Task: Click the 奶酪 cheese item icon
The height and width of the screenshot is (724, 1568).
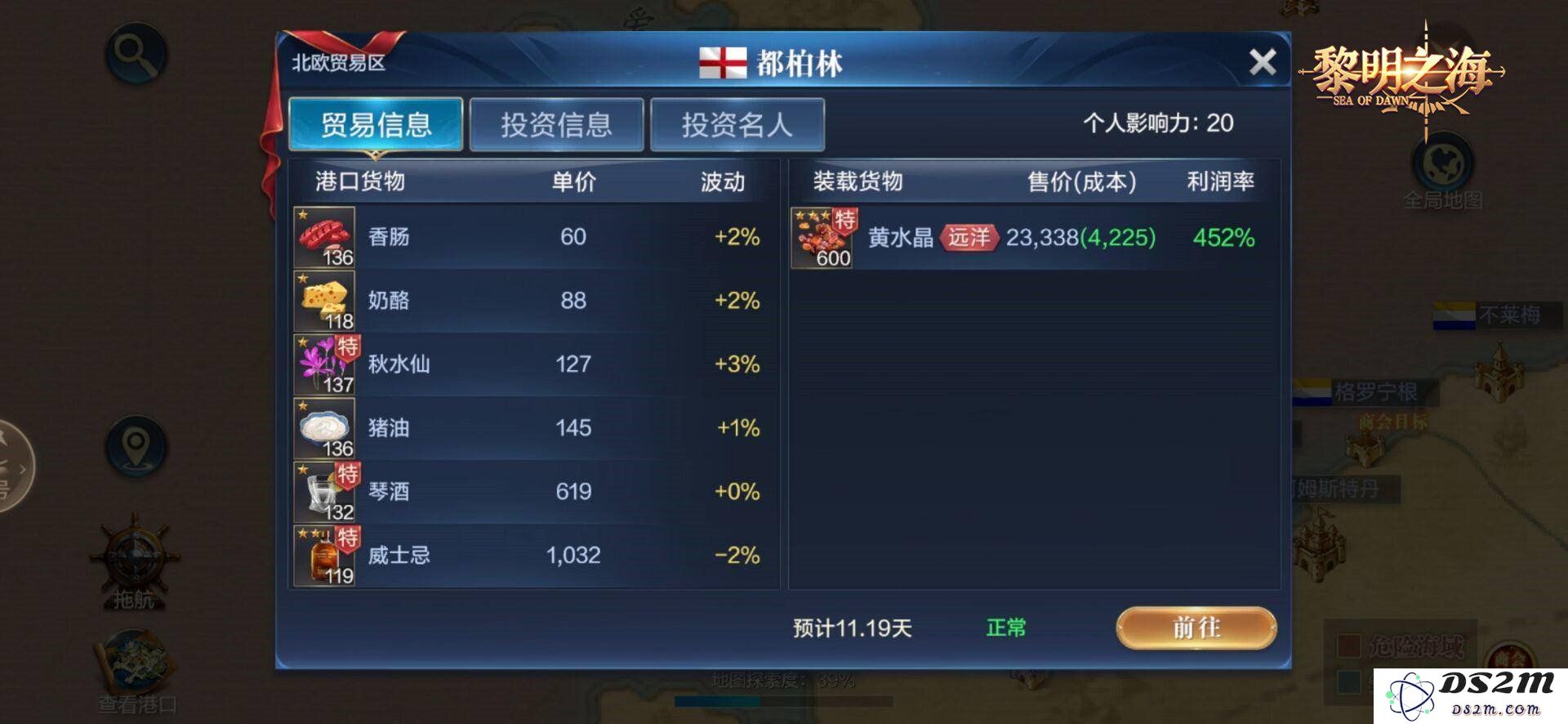Action: tap(324, 300)
